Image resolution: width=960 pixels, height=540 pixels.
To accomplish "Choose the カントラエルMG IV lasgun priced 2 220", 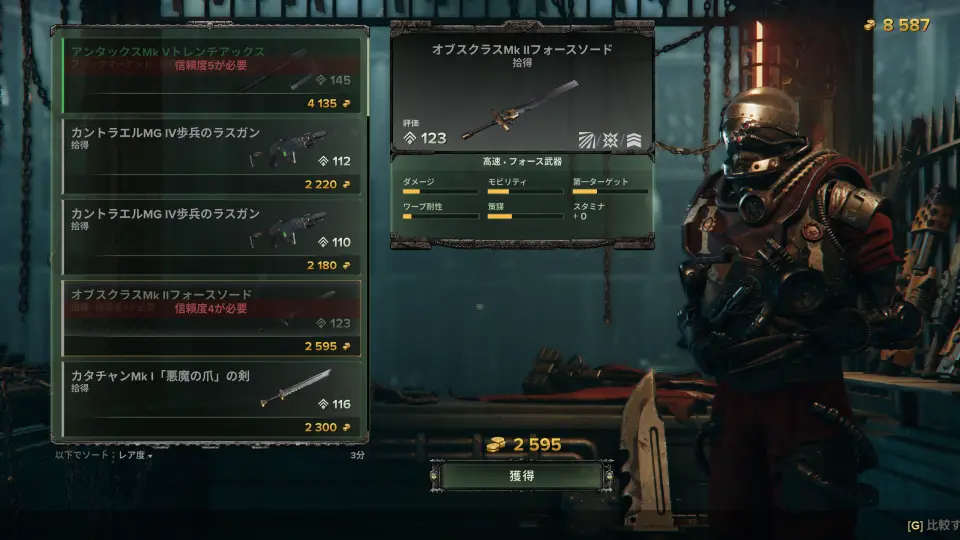I will pos(210,156).
